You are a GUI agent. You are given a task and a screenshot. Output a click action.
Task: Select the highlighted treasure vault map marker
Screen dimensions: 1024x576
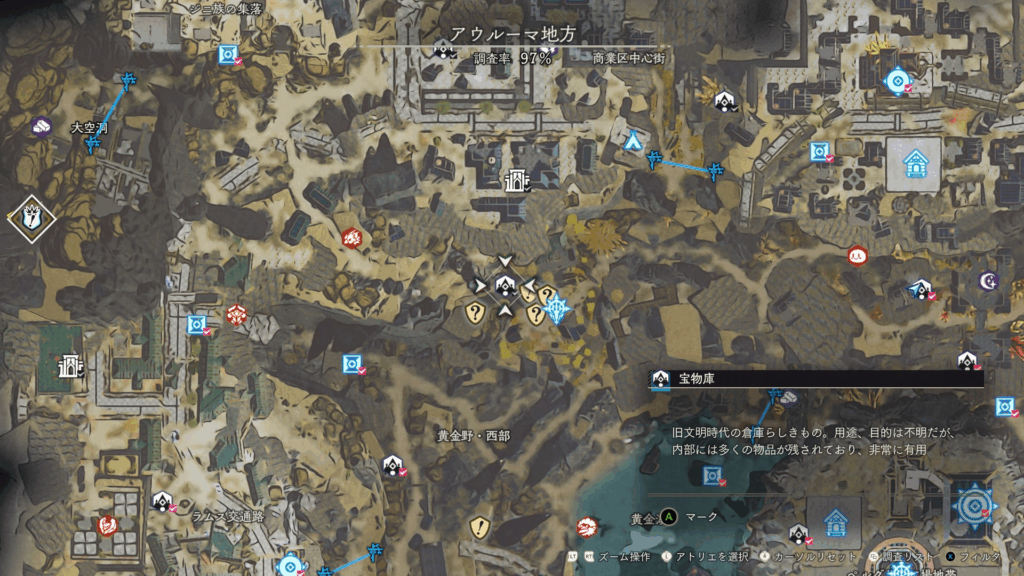pyautogui.click(x=505, y=287)
